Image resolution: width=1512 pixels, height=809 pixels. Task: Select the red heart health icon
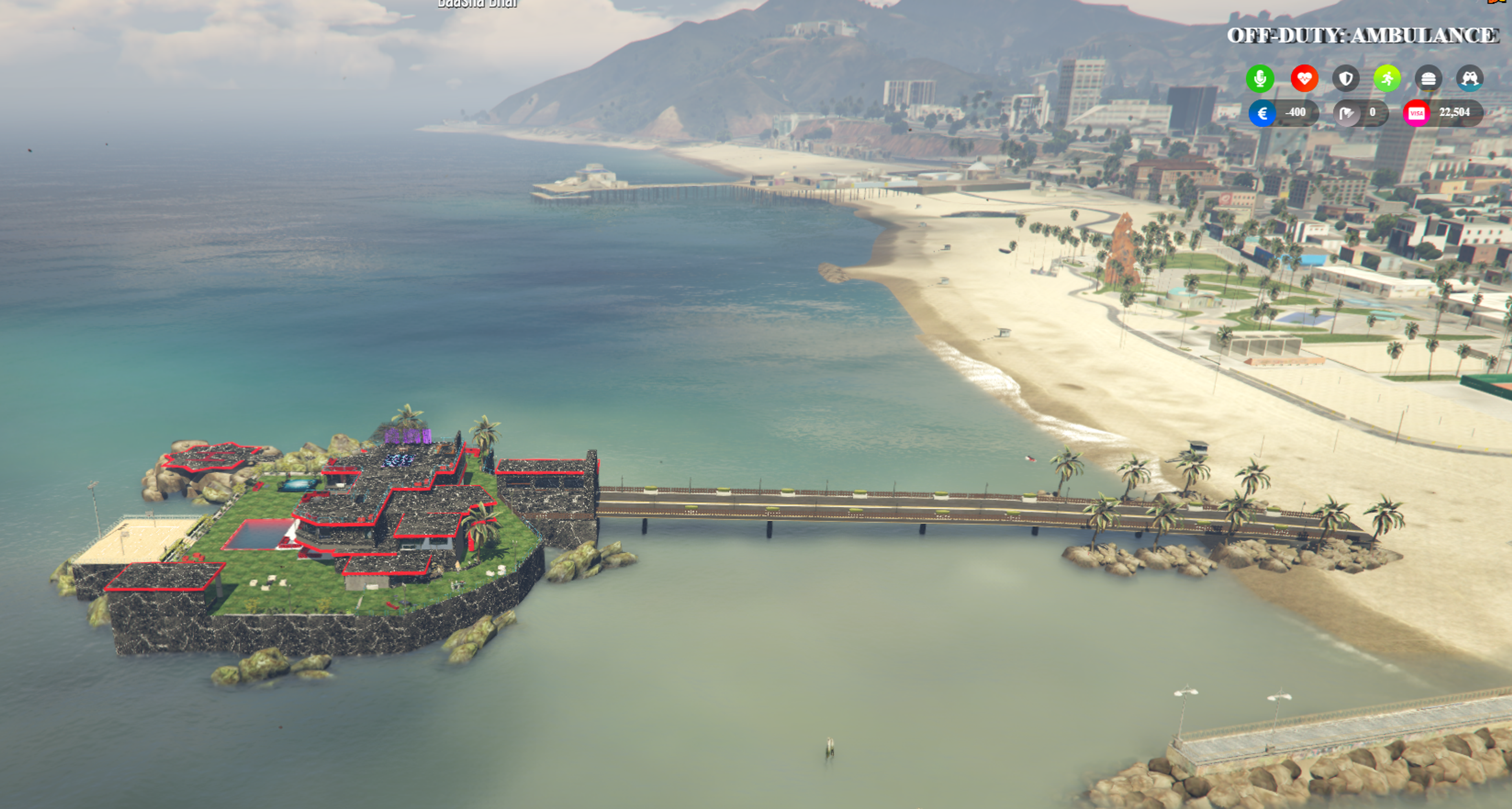coord(1304,79)
